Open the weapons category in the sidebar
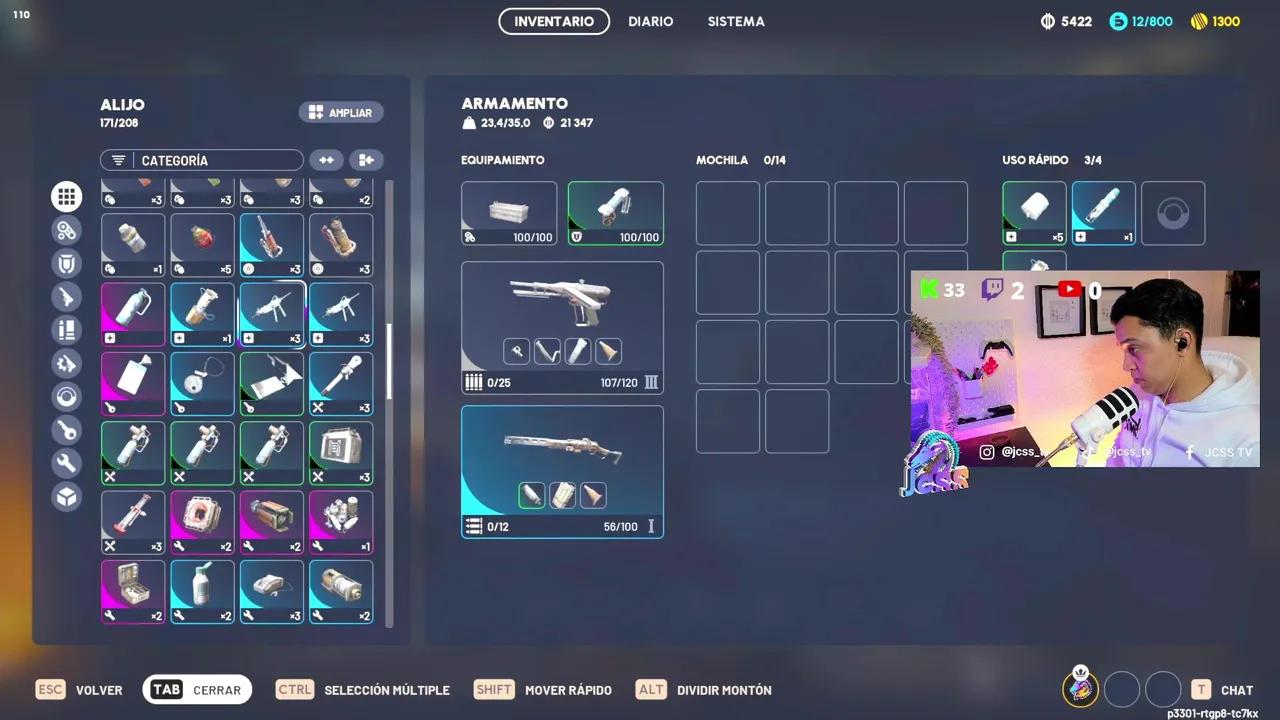Screen dimensions: 1280x720 click(x=66, y=296)
